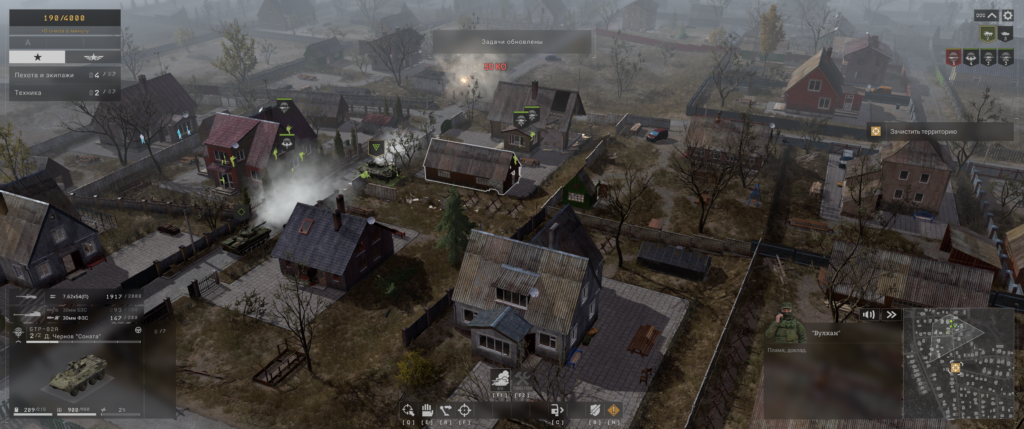Click the speaker icon in the radio panel

(869, 314)
